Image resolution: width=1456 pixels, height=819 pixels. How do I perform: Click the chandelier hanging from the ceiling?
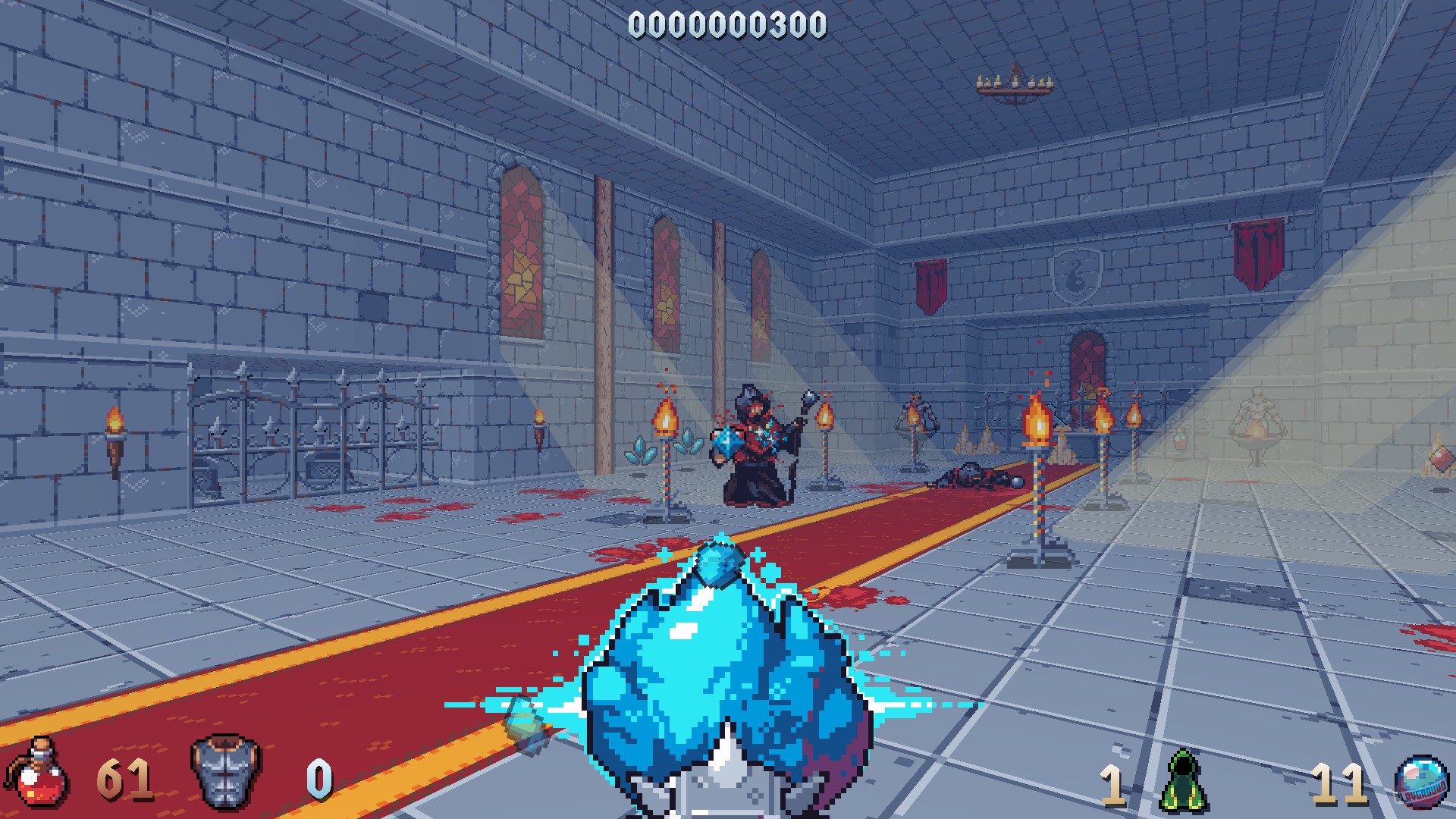click(1014, 83)
